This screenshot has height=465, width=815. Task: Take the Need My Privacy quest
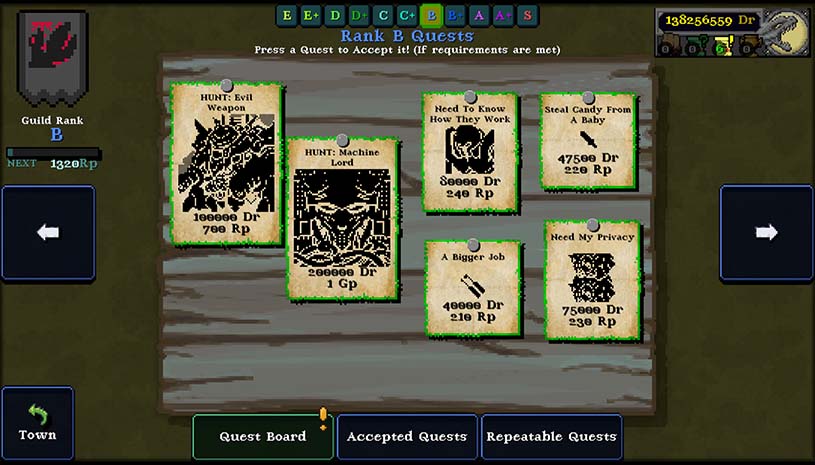(x=591, y=279)
